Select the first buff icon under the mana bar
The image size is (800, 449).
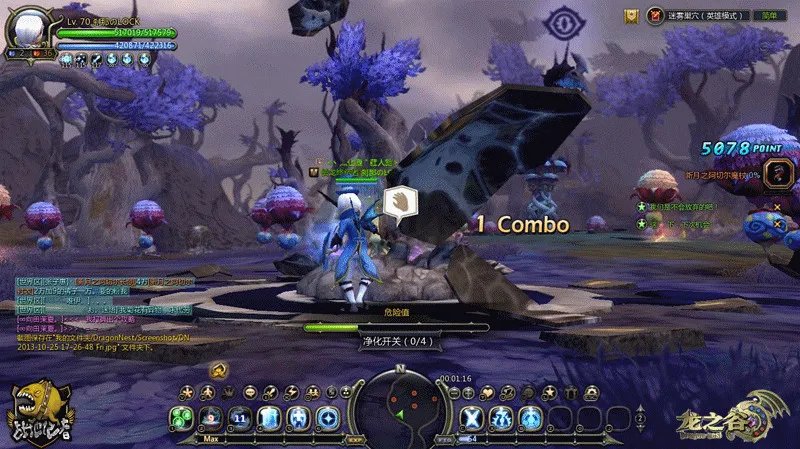tap(66, 60)
